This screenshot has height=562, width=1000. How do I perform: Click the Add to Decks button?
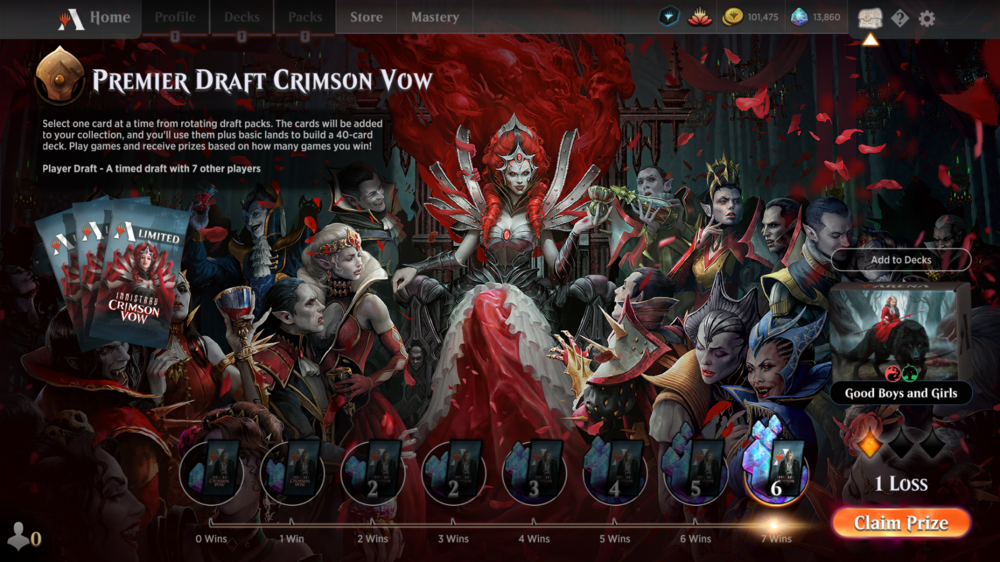tap(901, 260)
